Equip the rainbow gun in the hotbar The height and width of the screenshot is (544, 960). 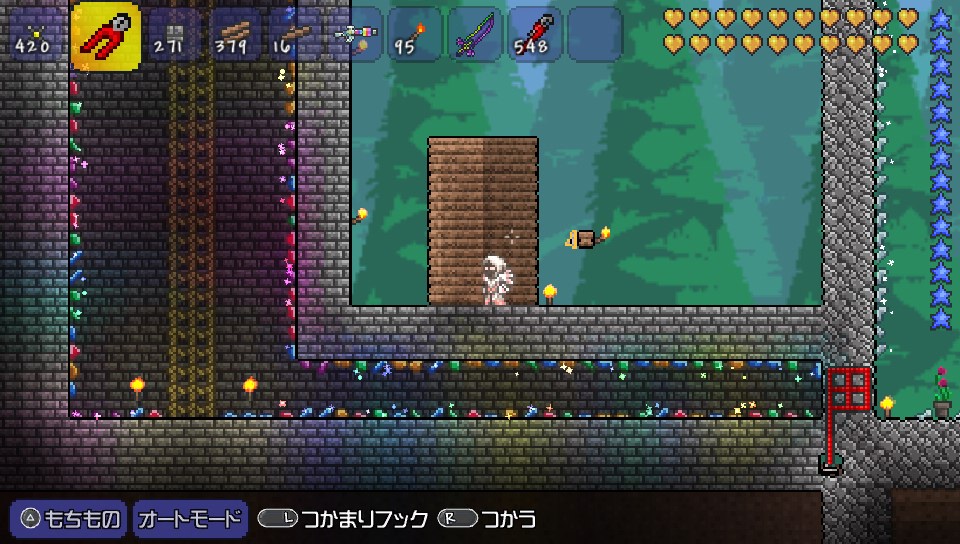click(x=355, y=35)
